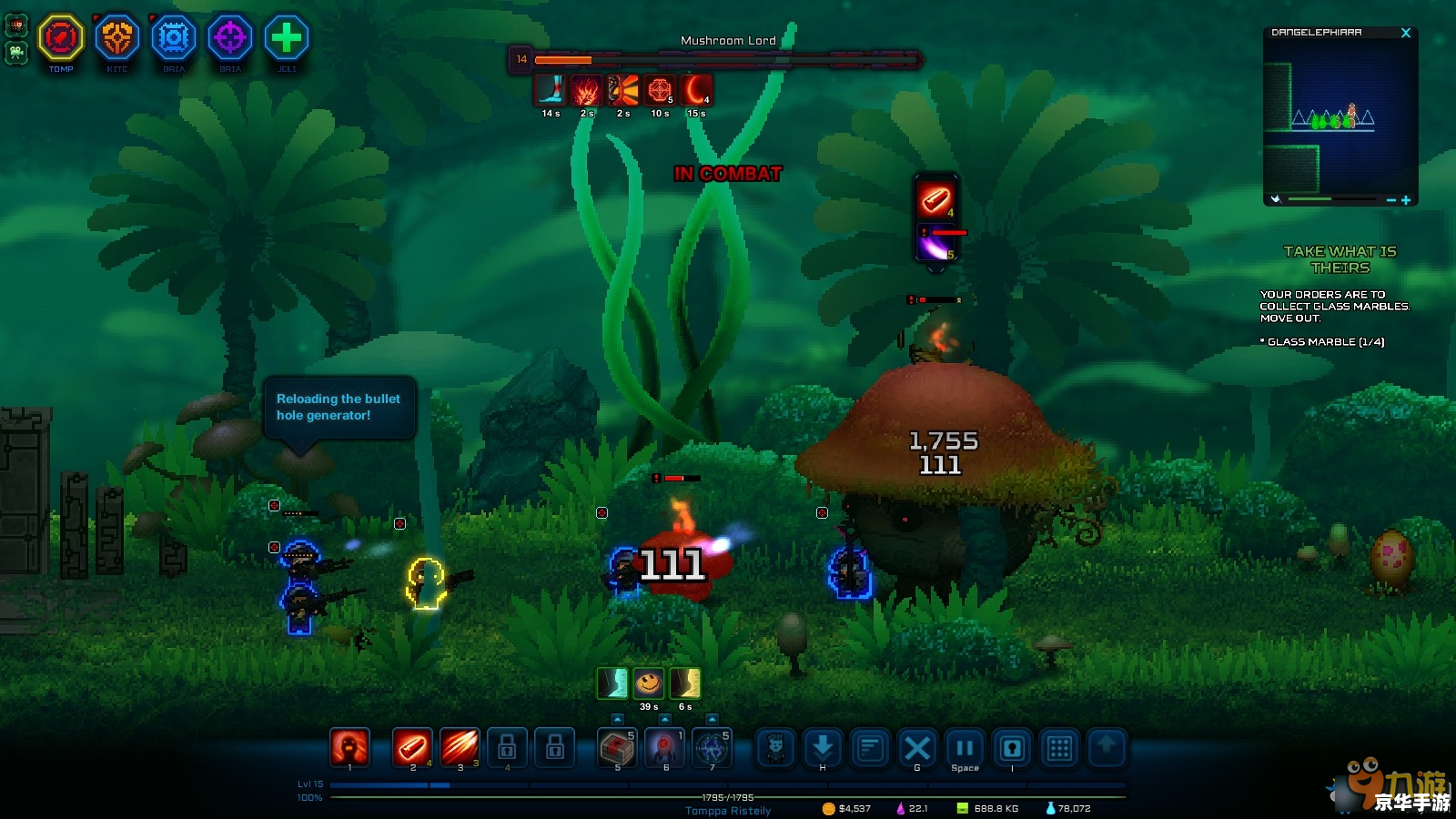Open the text log list button
Viewport: 1456px width, 819px height.
pyautogui.click(x=870, y=748)
